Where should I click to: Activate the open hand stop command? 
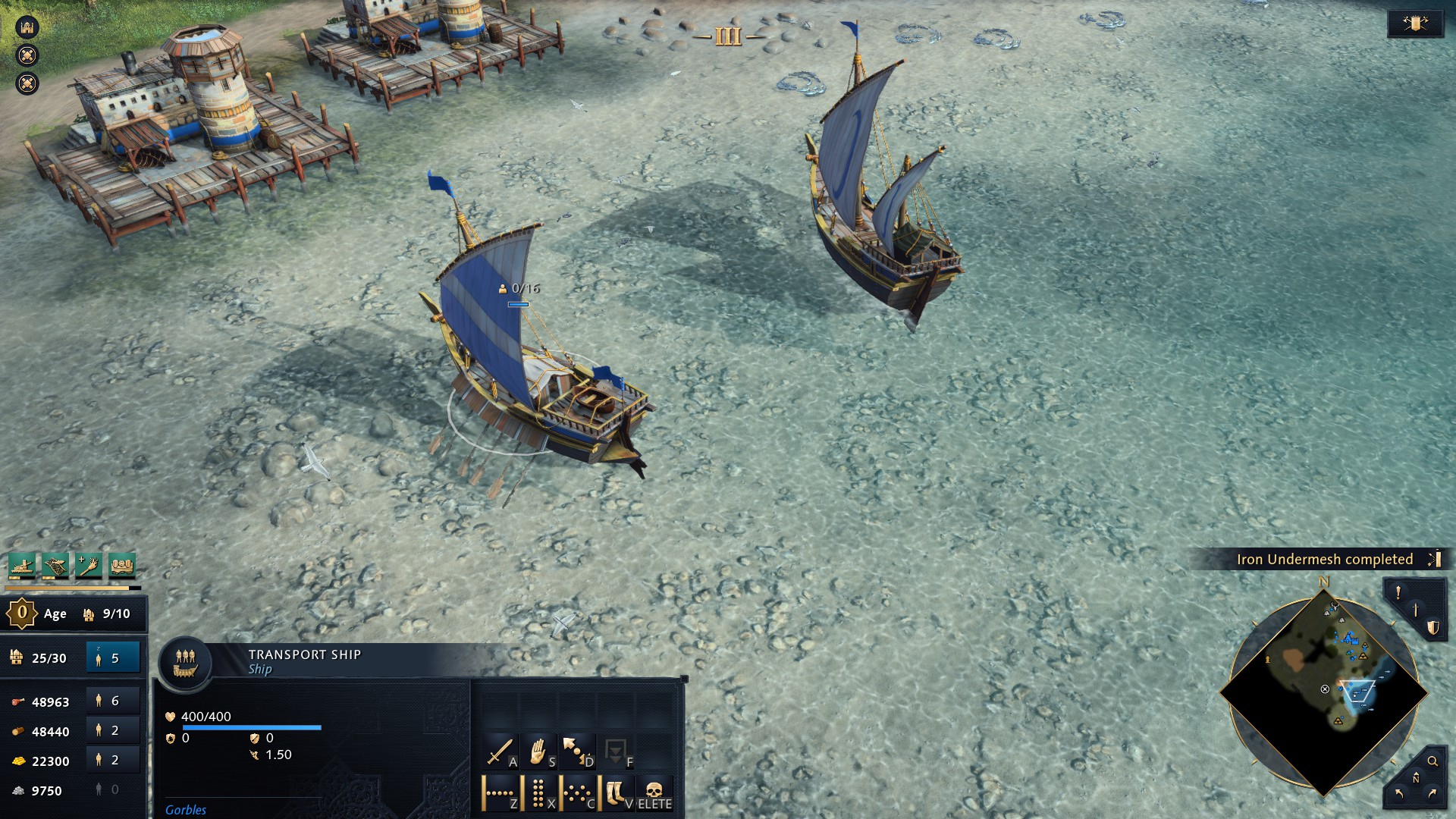click(x=538, y=752)
